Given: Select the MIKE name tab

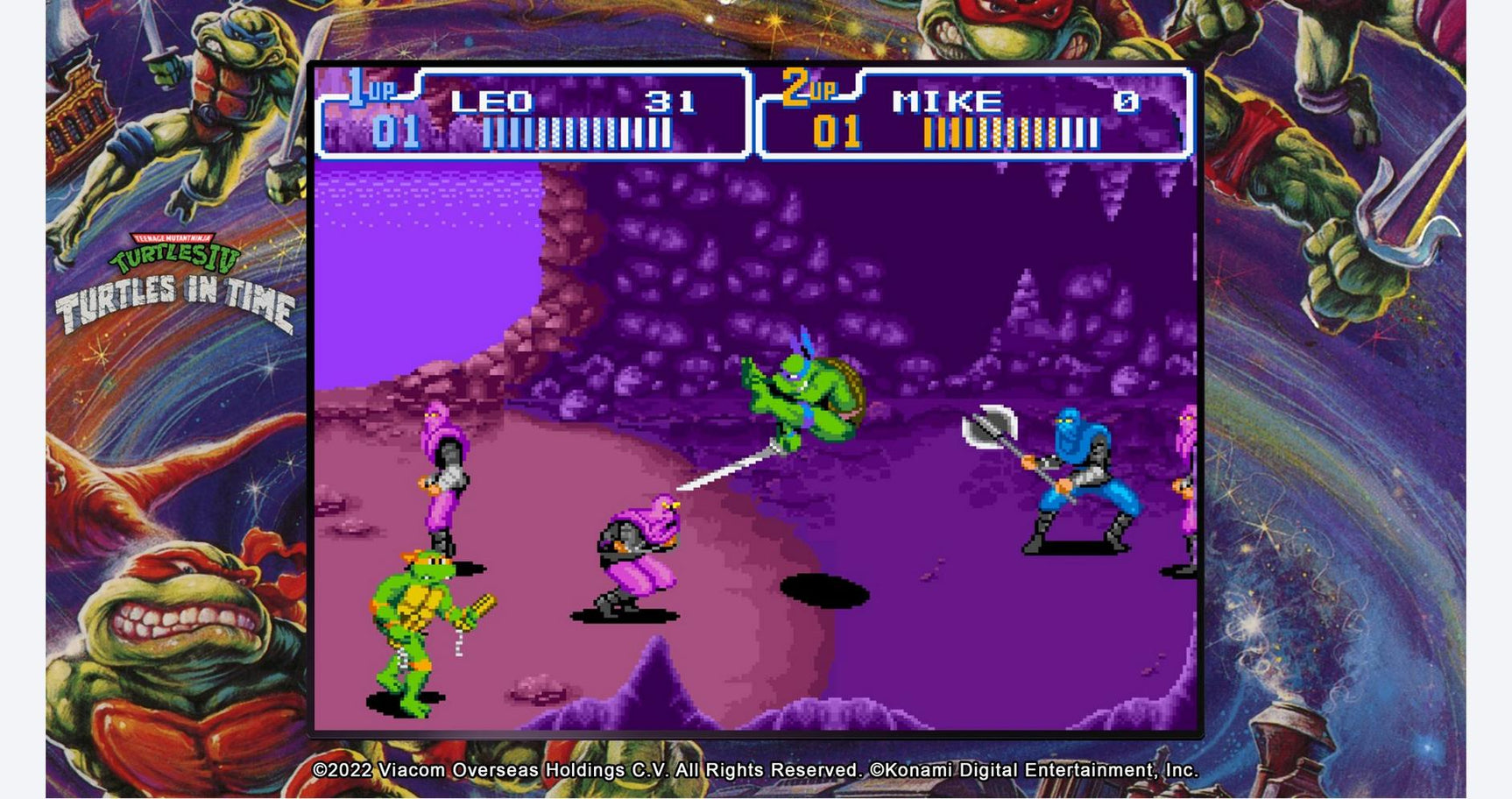Looking at the screenshot, I should [x=944, y=101].
